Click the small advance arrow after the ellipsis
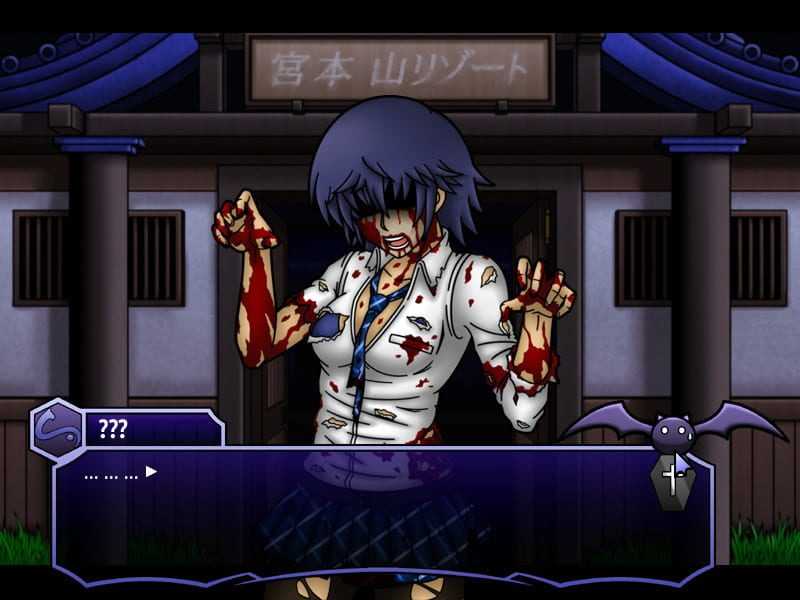This screenshot has width=800, height=600. (152, 471)
